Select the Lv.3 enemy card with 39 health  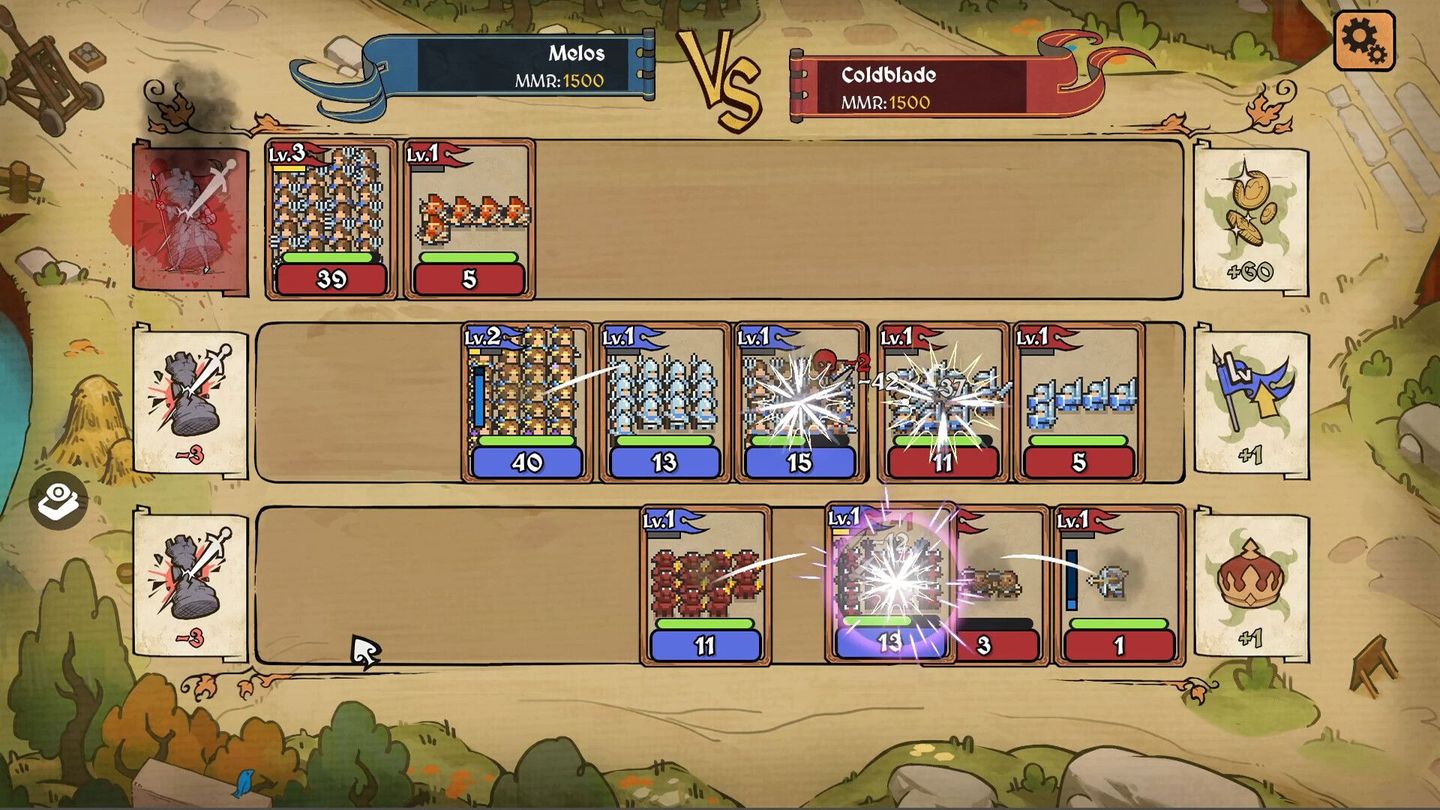click(329, 218)
